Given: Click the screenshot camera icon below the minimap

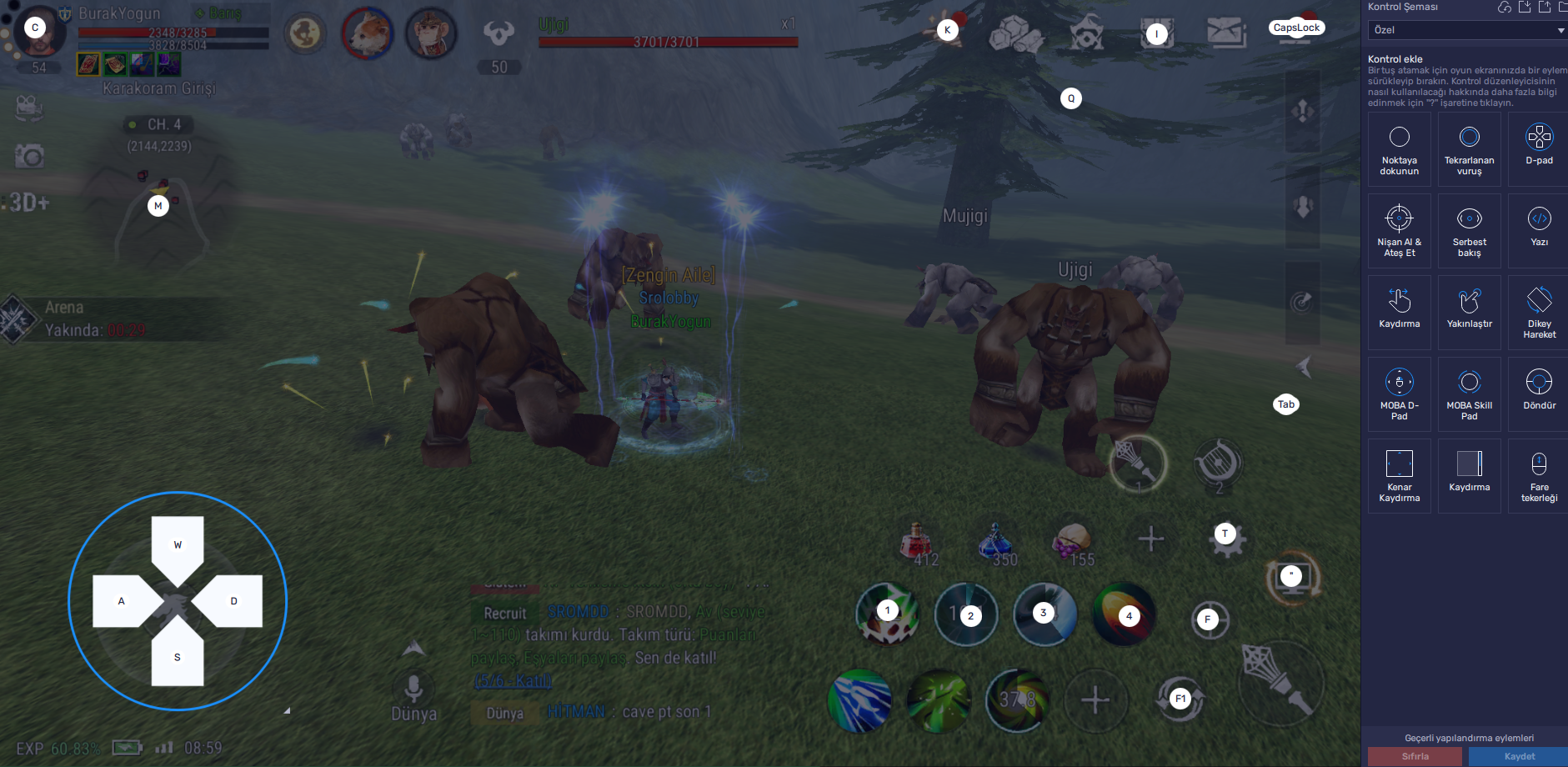Looking at the screenshot, I should click(29, 155).
